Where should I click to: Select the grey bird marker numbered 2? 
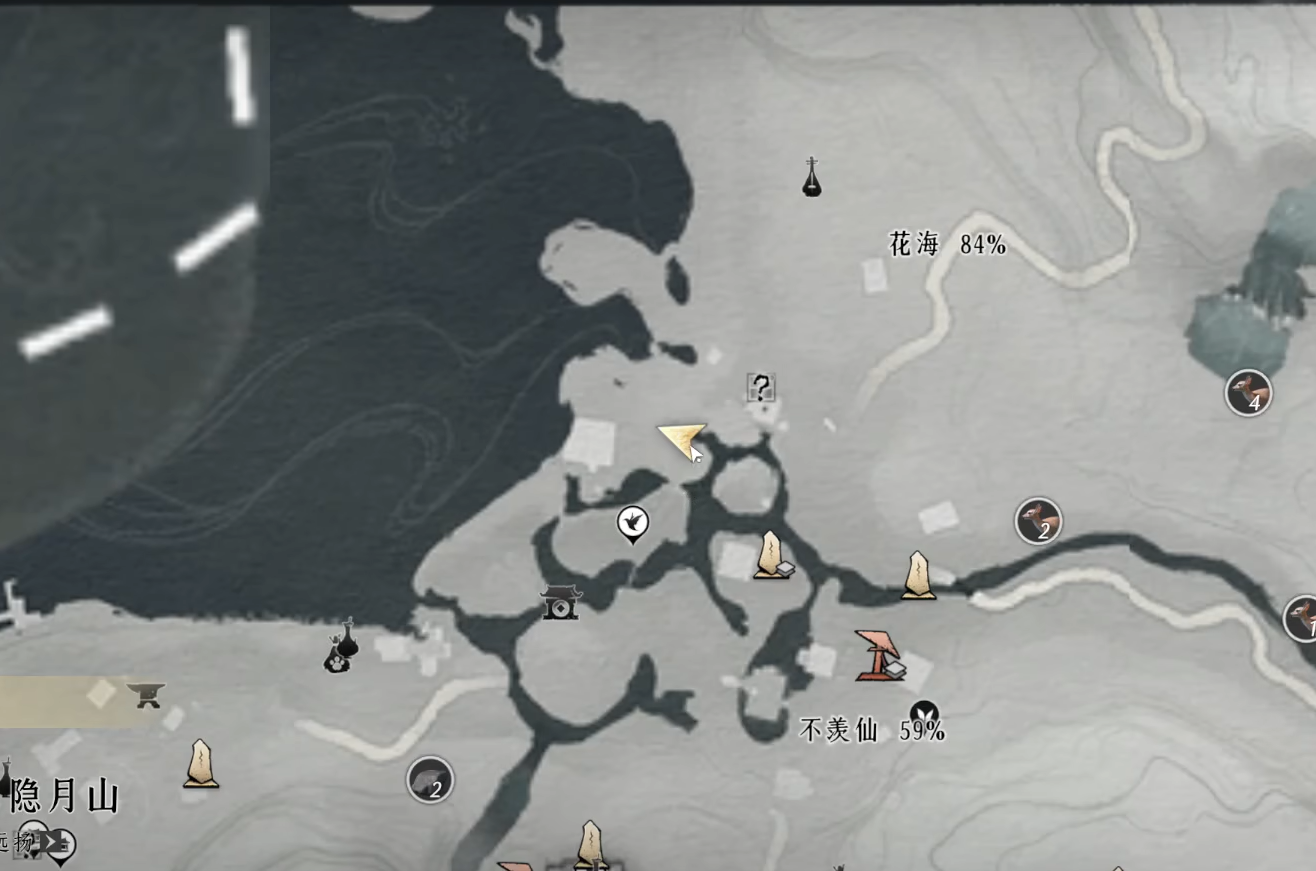pyautogui.click(x=430, y=779)
